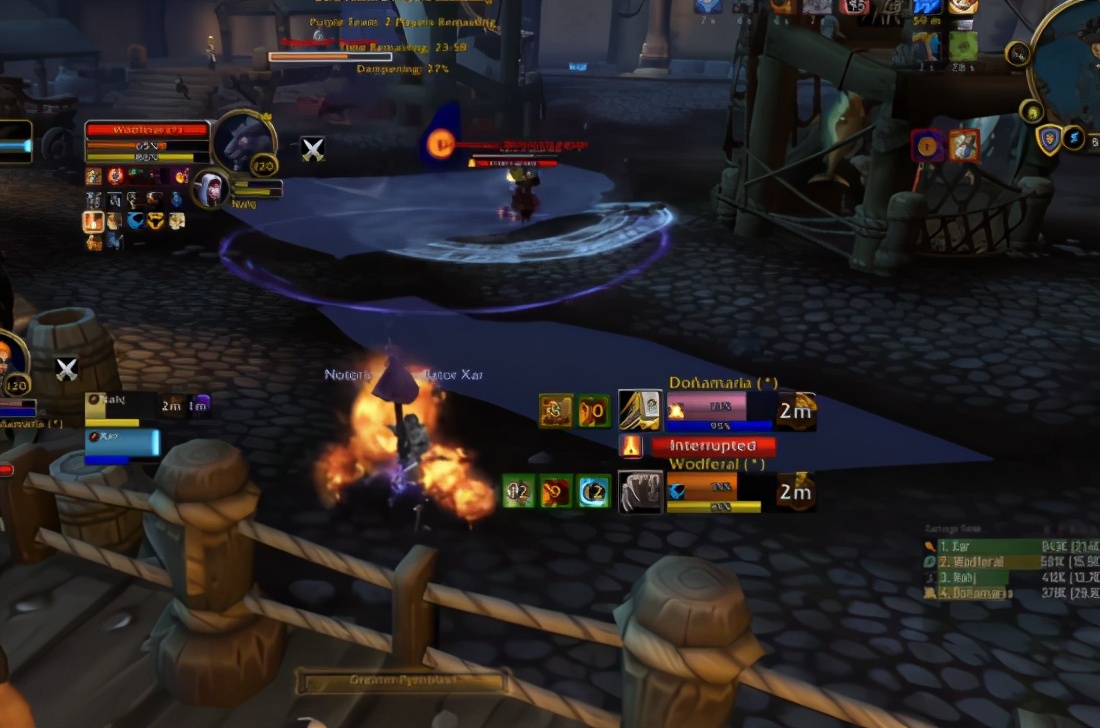Click the green square buff icon near the minimap
The height and width of the screenshot is (728, 1100).
pyautogui.click(x=963, y=45)
